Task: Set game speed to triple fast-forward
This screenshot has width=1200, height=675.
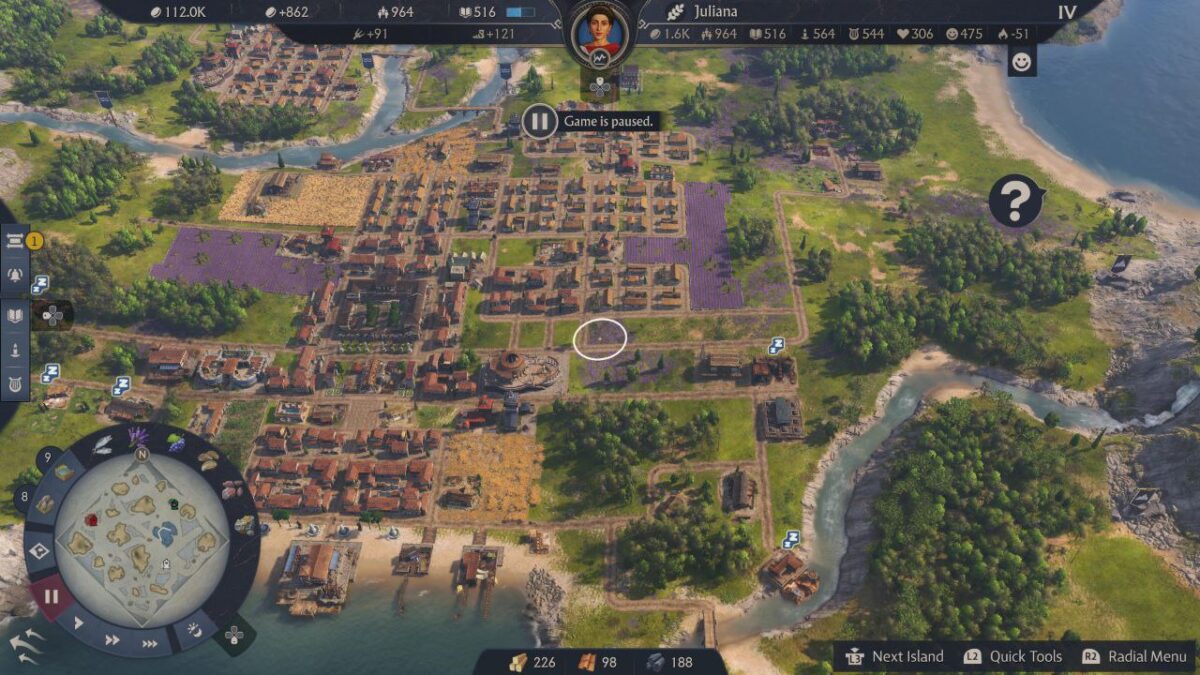Action: coord(150,643)
